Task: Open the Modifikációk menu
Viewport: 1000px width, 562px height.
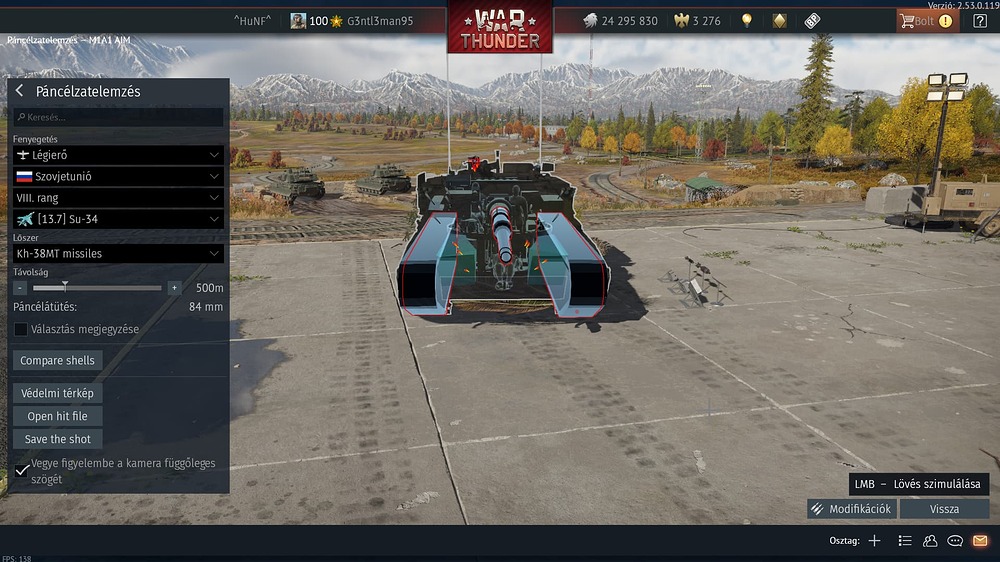Action: point(851,509)
